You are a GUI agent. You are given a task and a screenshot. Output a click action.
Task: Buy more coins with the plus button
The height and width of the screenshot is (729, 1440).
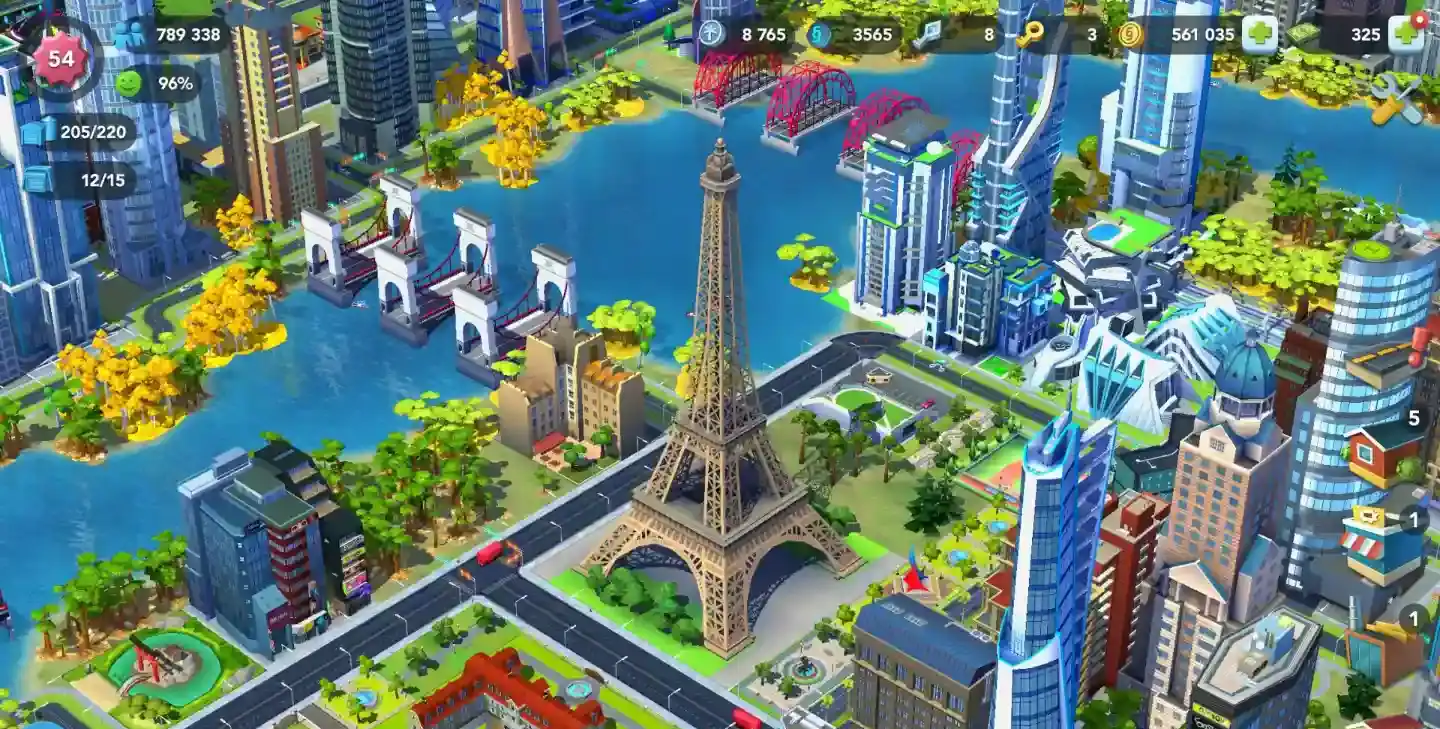pos(1259,35)
